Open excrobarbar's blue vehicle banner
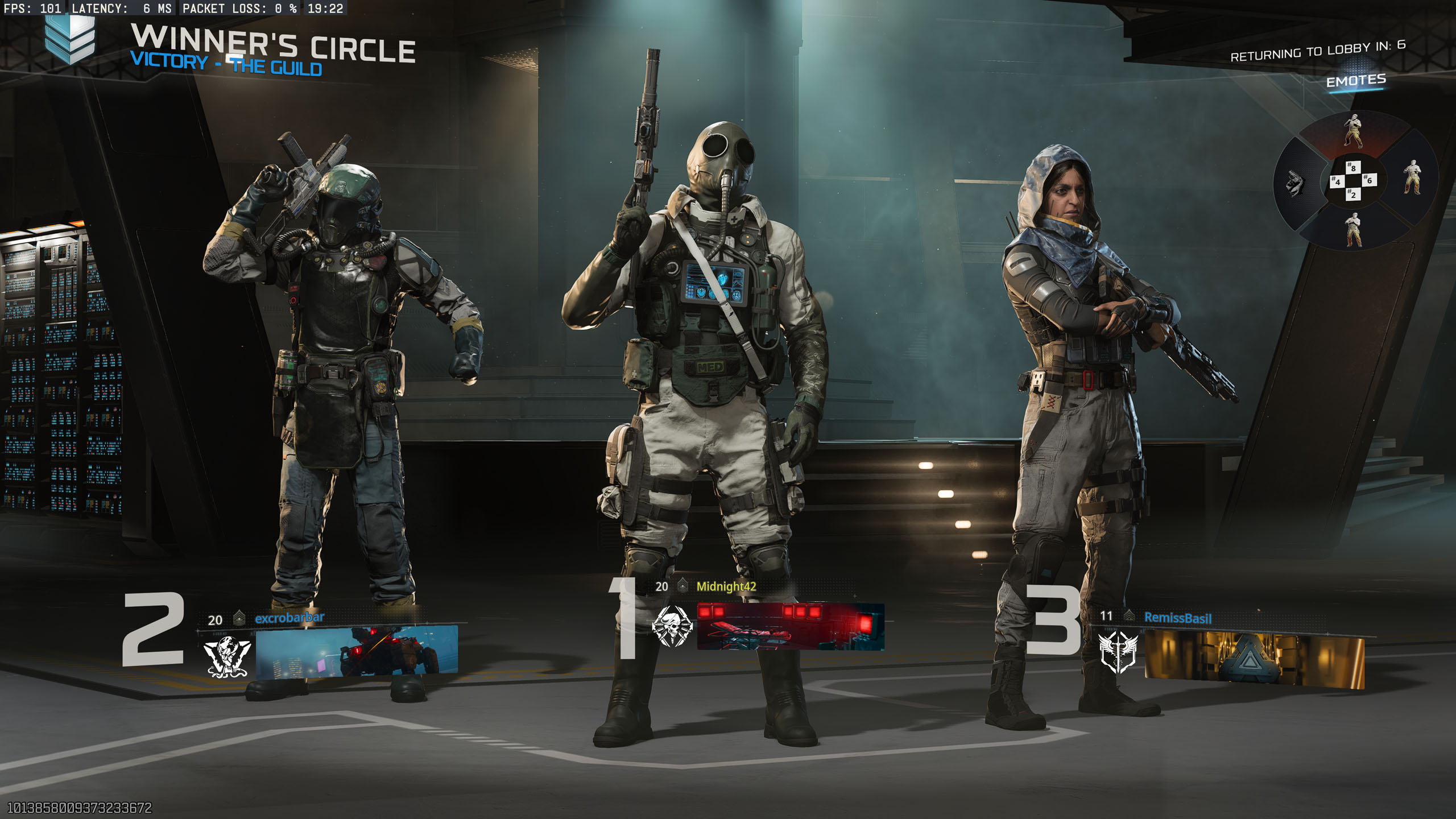 357,651
